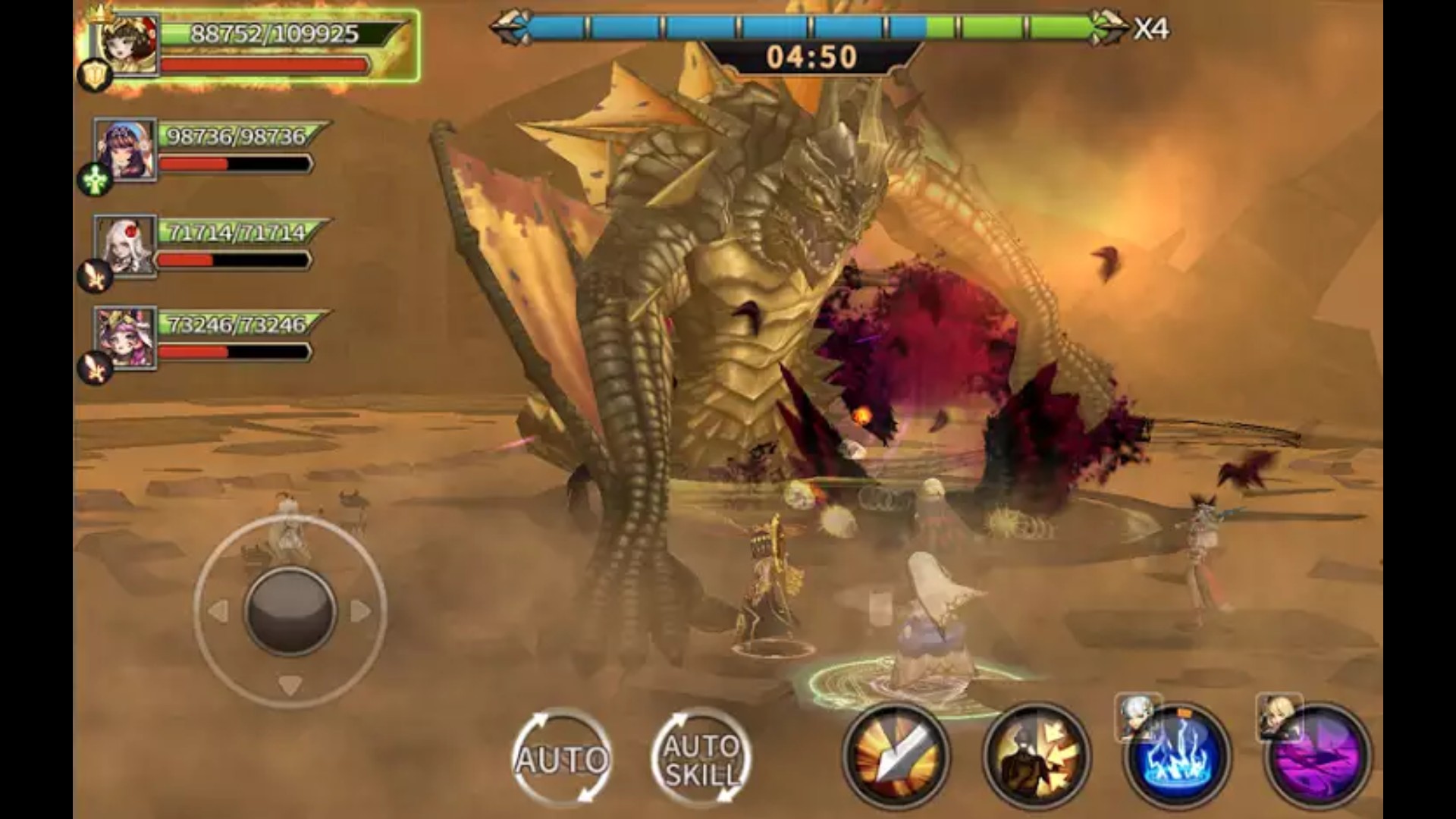
Task: Tap the virtual joystick center knob
Action: pyautogui.click(x=290, y=611)
